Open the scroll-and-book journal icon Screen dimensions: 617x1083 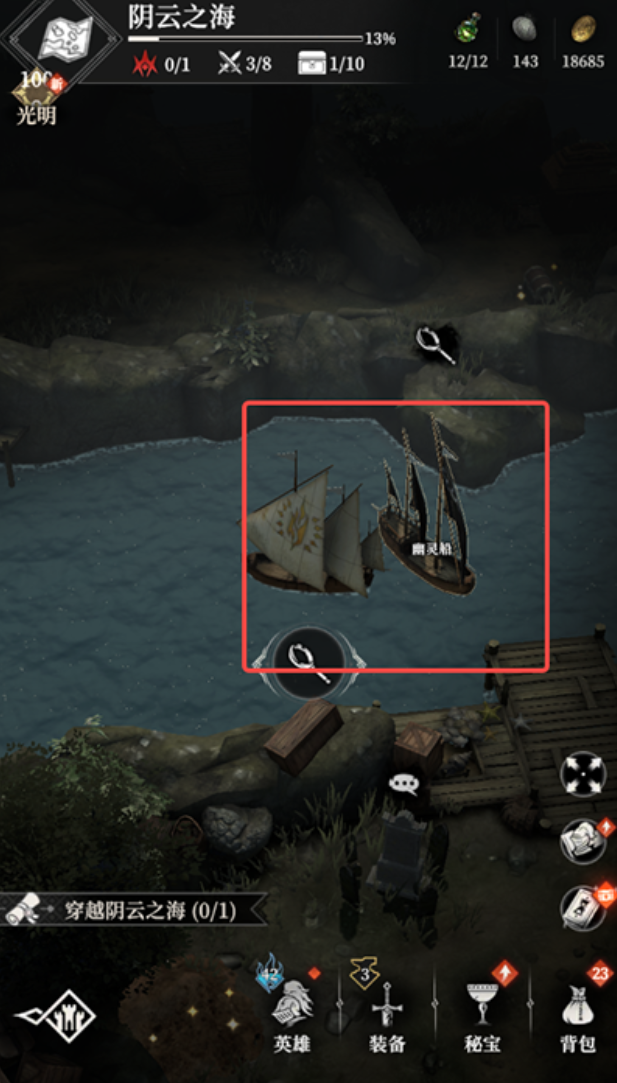click(582, 841)
